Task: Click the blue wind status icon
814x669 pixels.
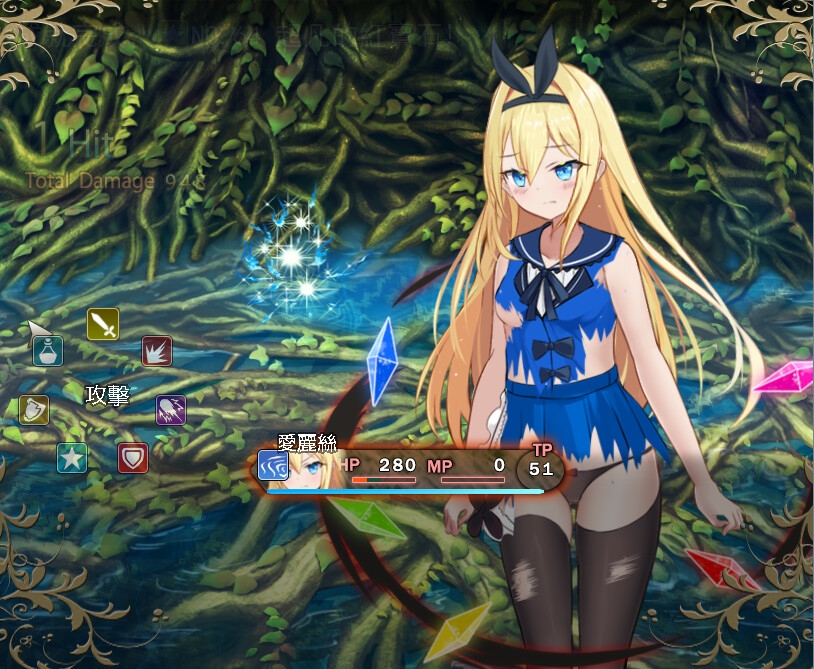Action: (273, 465)
